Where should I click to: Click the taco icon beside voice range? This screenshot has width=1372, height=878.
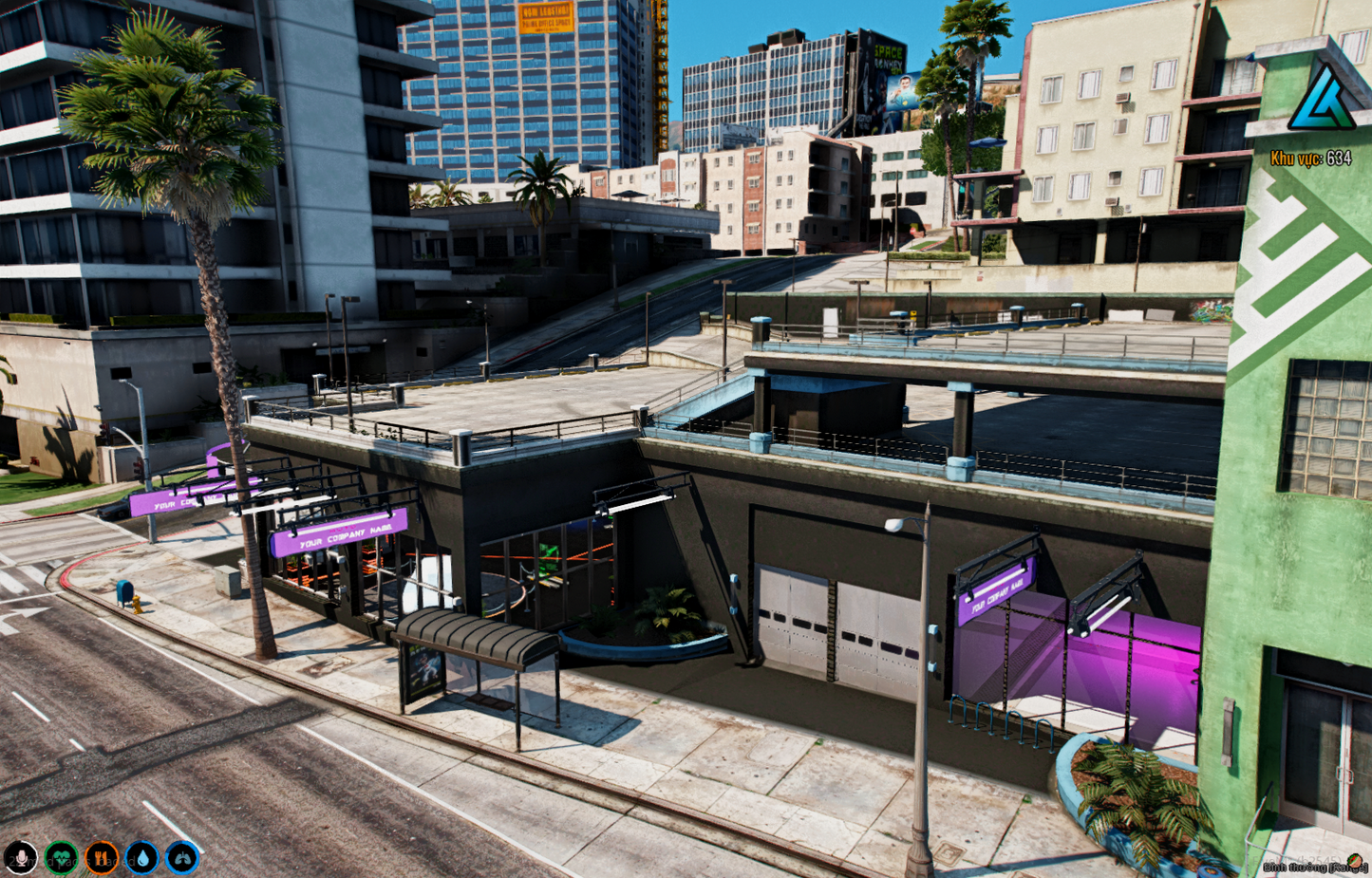[1355, 861]
